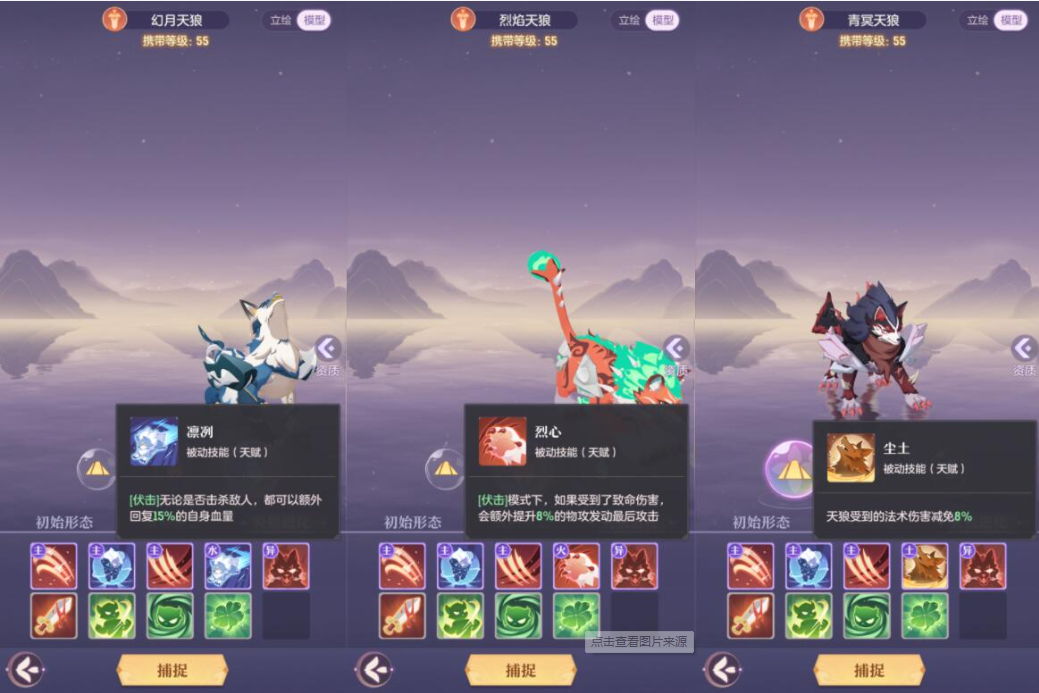Viewport: 1039px width, 693px height.
Task: Switch 幻月天狼 to the 立绘 view
Action: point(280,20)
